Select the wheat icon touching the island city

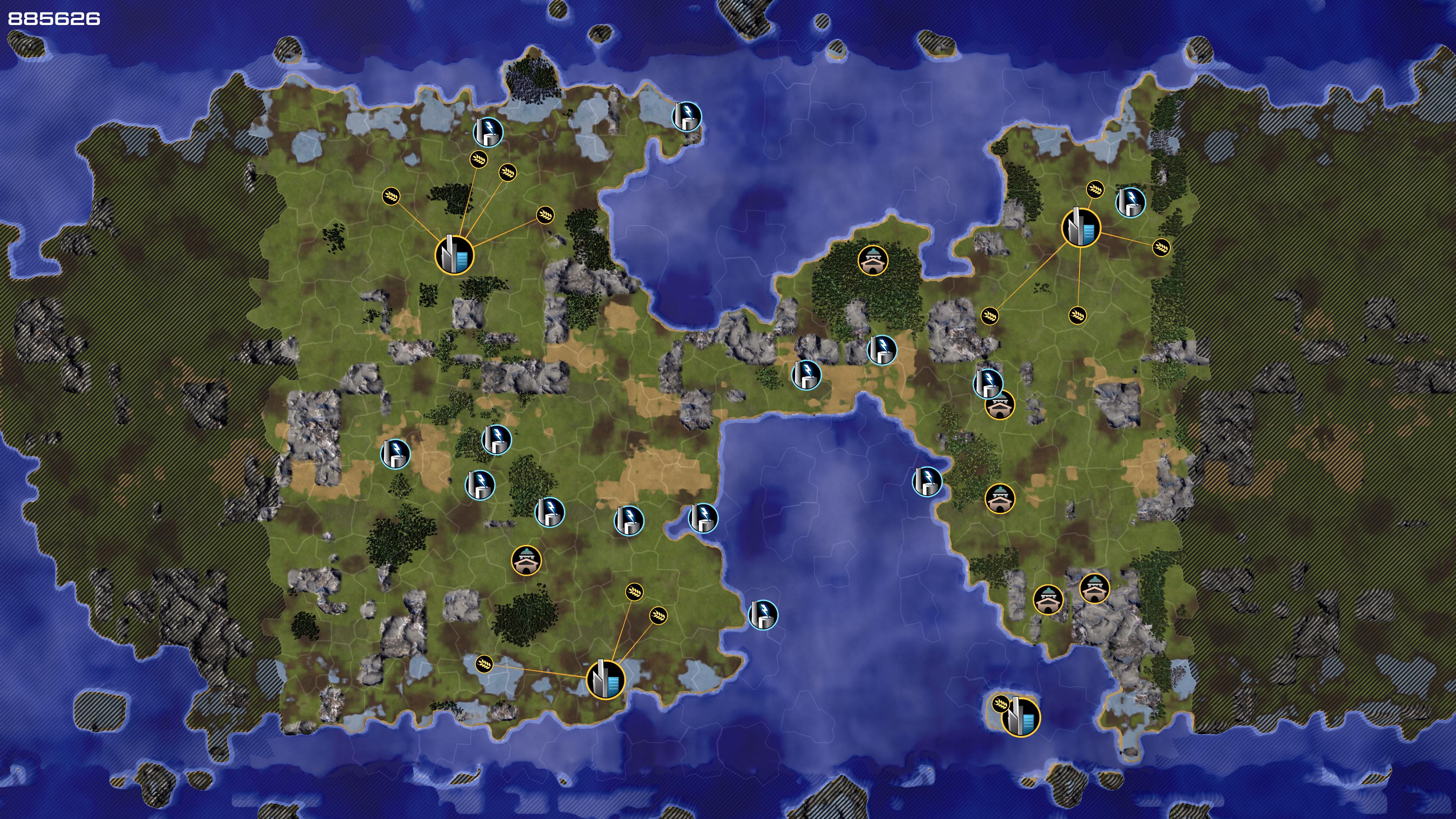pos(1001,704)
